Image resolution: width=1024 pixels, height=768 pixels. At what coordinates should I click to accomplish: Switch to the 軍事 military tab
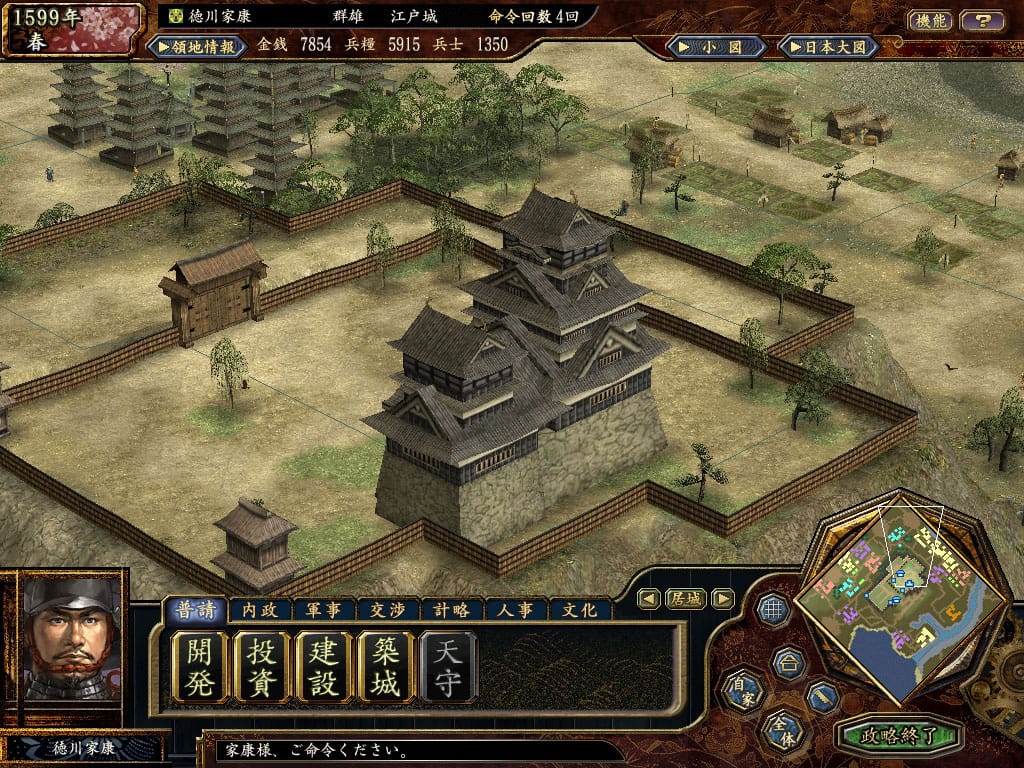pyautogui.click(x=323, y=610)
